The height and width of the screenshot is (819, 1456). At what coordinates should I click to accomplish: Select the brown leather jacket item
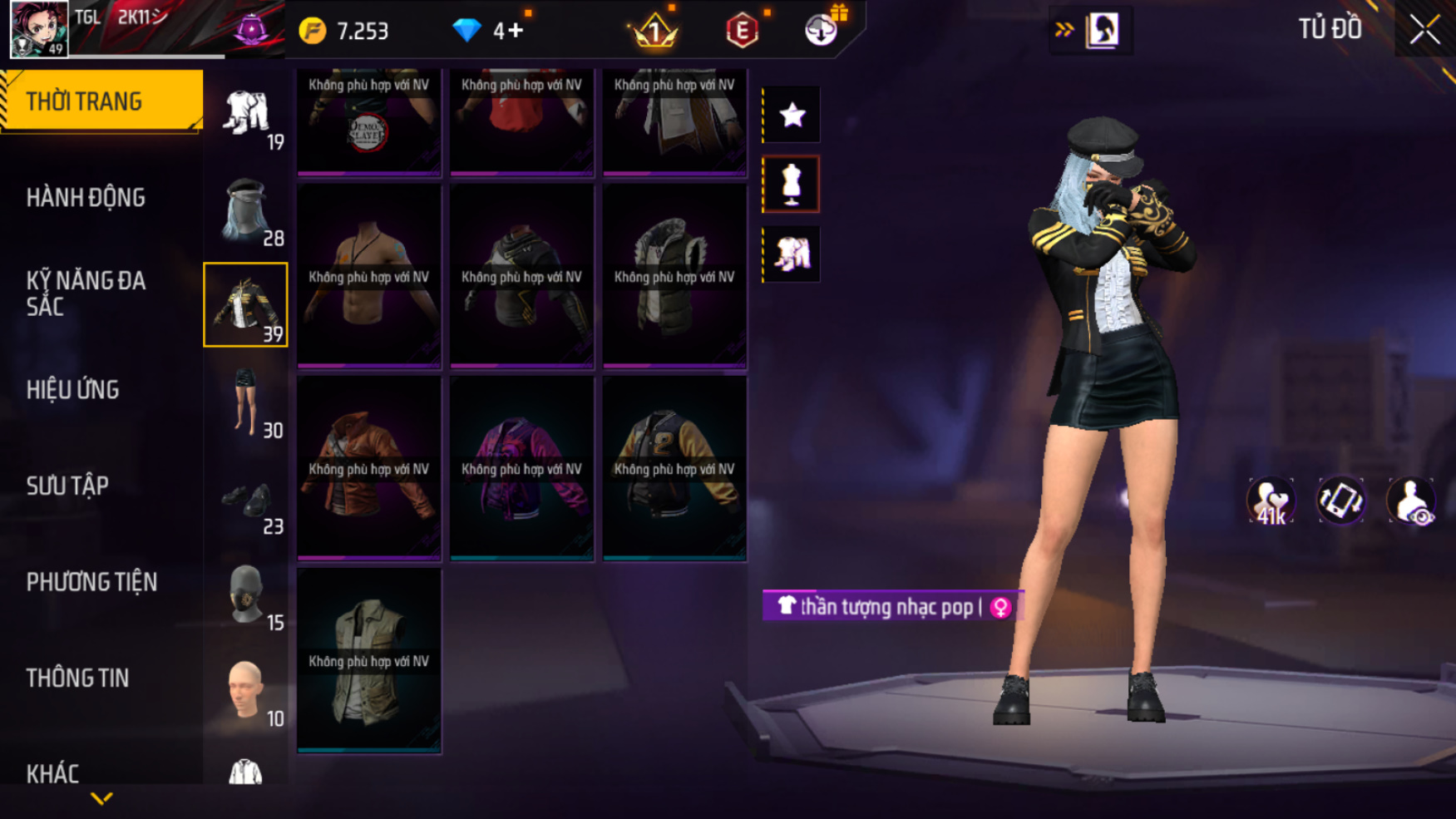(369, 468)
